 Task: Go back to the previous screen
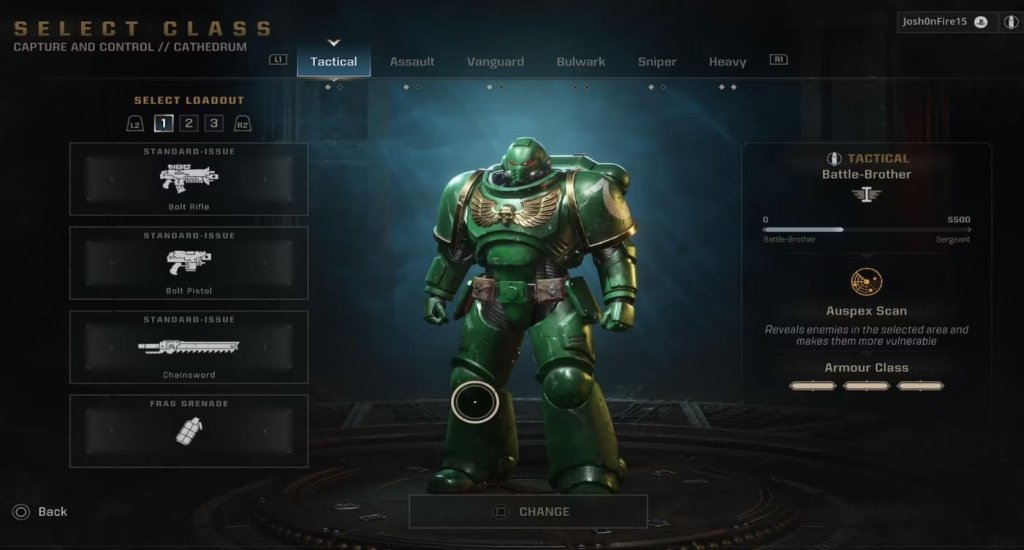click(41, 511)
